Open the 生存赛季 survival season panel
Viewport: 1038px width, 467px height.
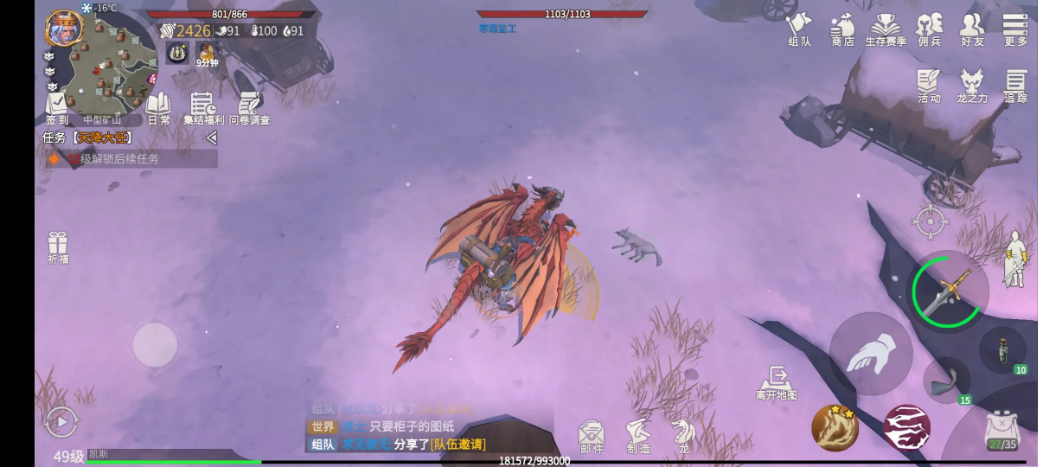pyautogui.click(x=885, y=28)
